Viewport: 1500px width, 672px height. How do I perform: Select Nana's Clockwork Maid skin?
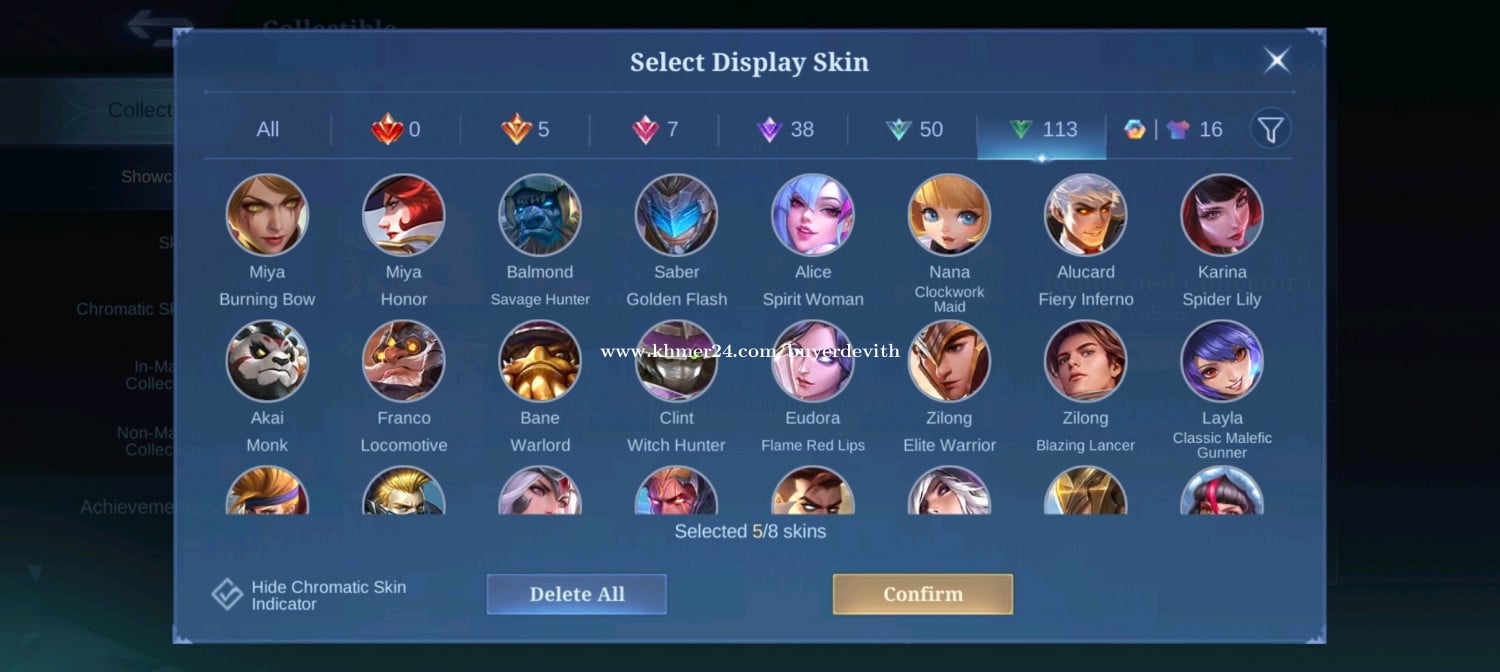(x=949, y=215)
